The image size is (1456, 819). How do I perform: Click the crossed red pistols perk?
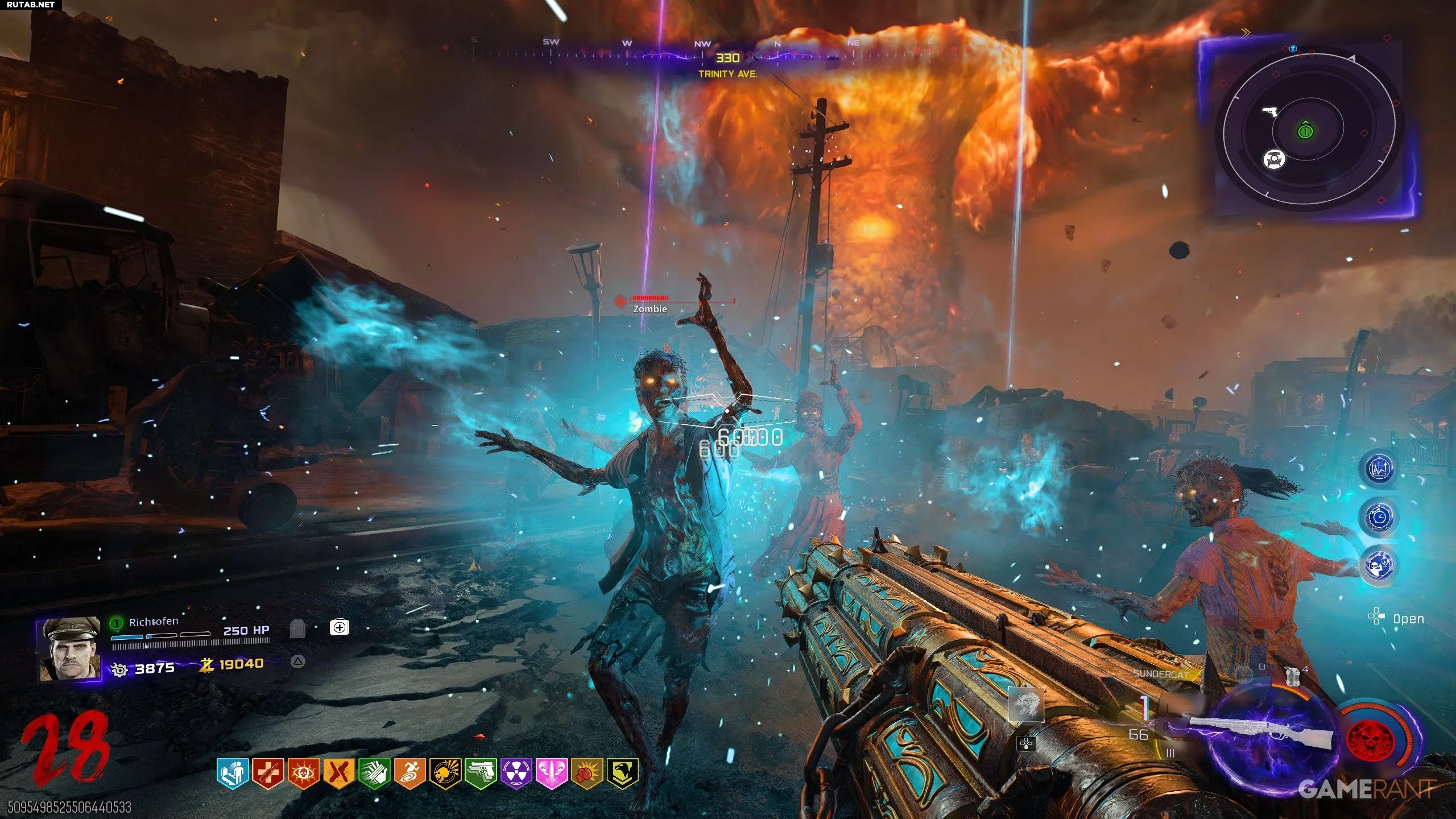(339, 773)
